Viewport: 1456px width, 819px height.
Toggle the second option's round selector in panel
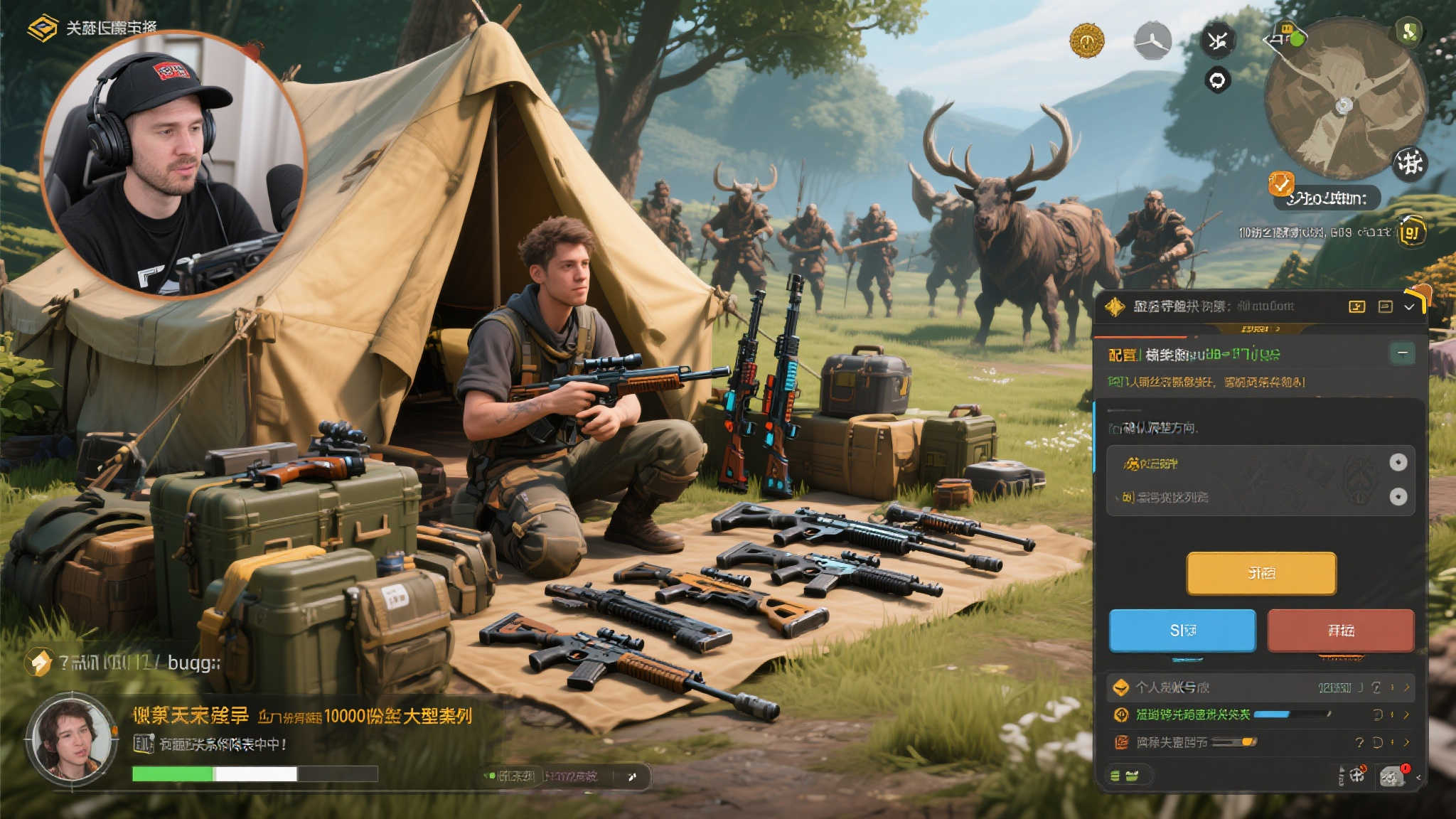coord(1398,496)
